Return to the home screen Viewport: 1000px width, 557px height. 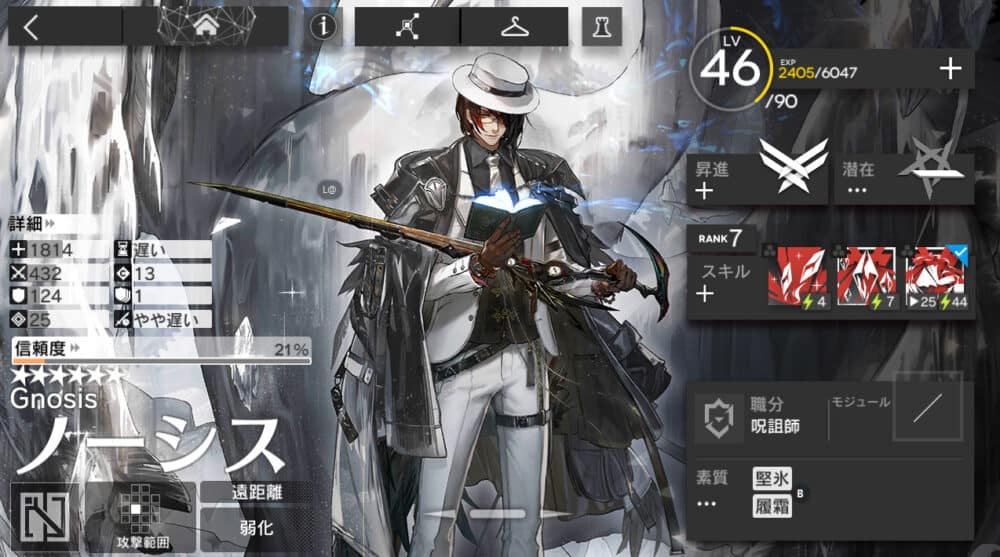206,27
